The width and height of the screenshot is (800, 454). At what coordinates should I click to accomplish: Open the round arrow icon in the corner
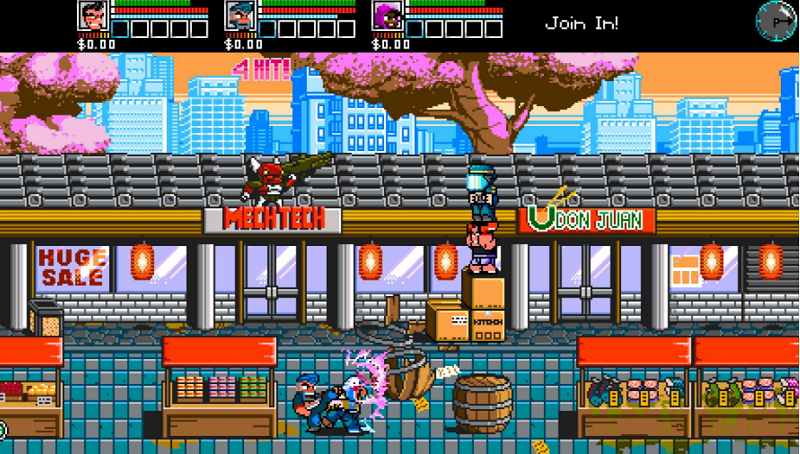click(x=775, y=19)
